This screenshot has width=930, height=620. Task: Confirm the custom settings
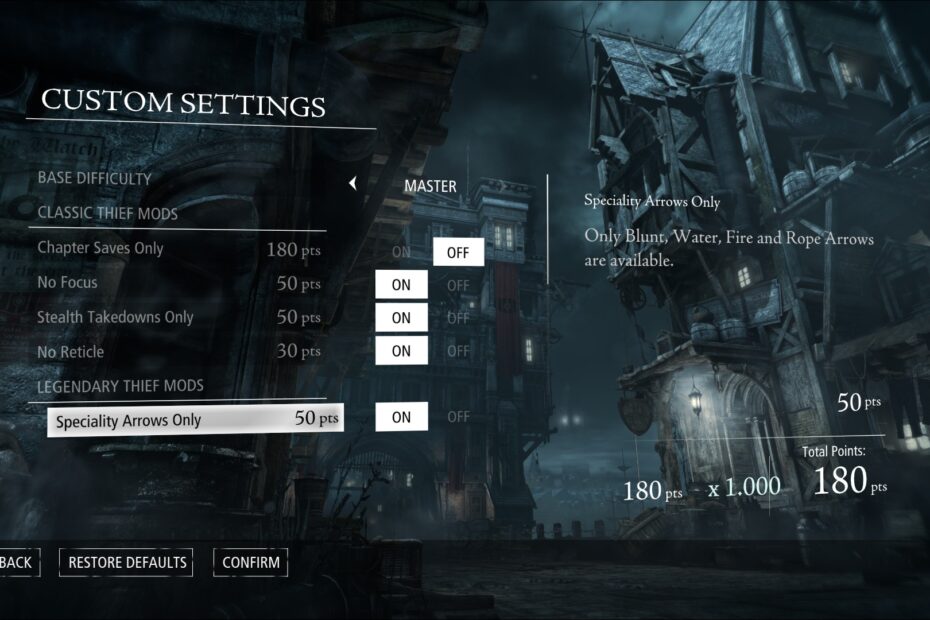tap(251, 562)
